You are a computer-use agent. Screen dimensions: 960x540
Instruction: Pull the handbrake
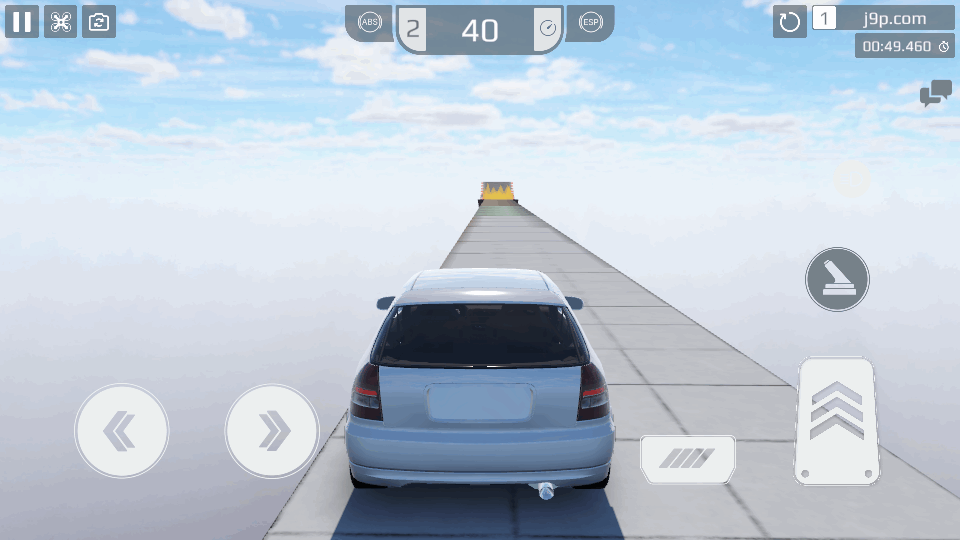click(837, 279)
